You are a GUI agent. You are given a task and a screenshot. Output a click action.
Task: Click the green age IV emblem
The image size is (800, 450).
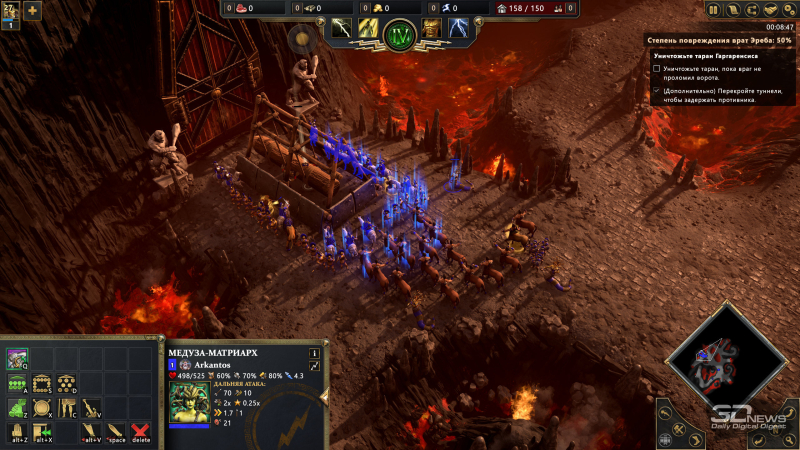click(400, 32)
